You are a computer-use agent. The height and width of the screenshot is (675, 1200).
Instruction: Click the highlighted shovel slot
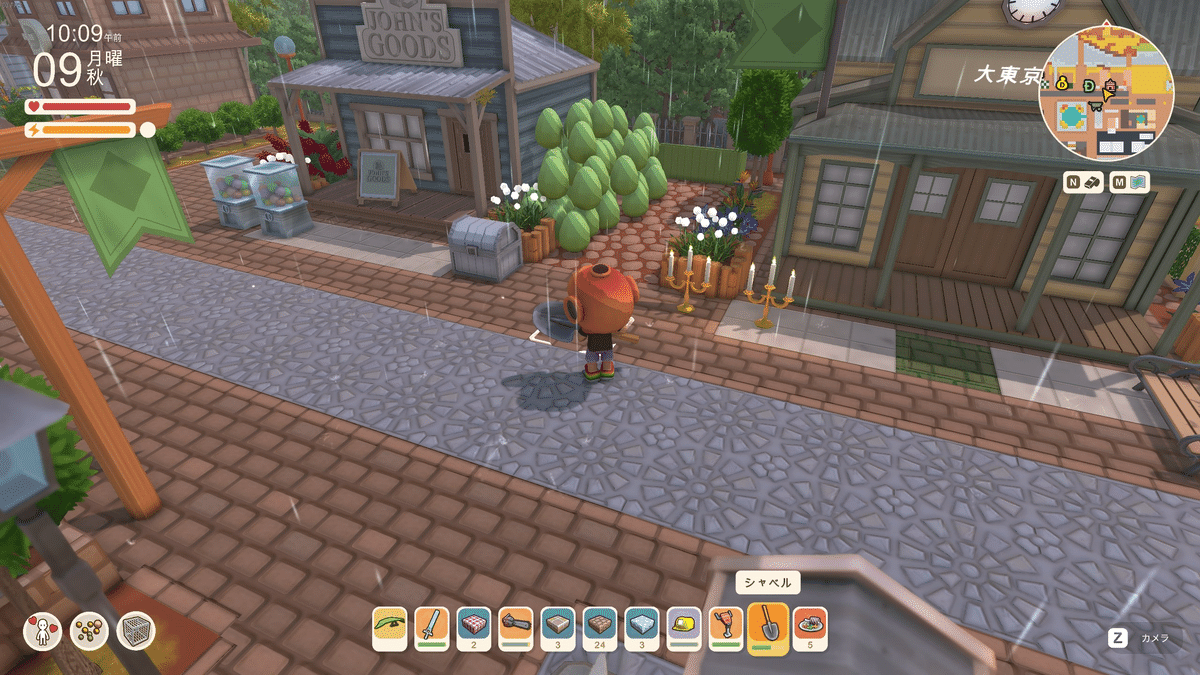coord(768,629)
